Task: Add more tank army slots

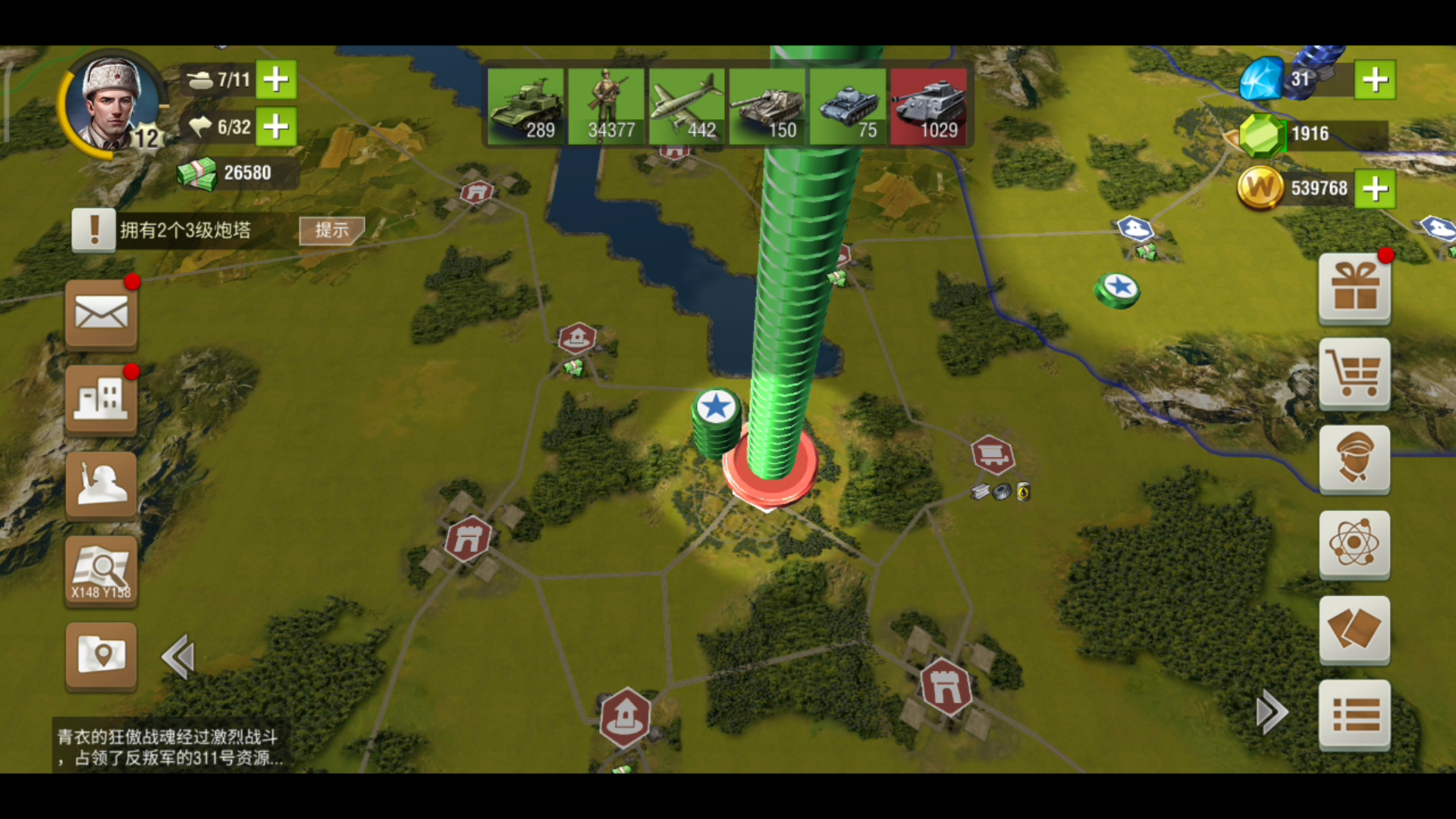Action: point(276,79)
